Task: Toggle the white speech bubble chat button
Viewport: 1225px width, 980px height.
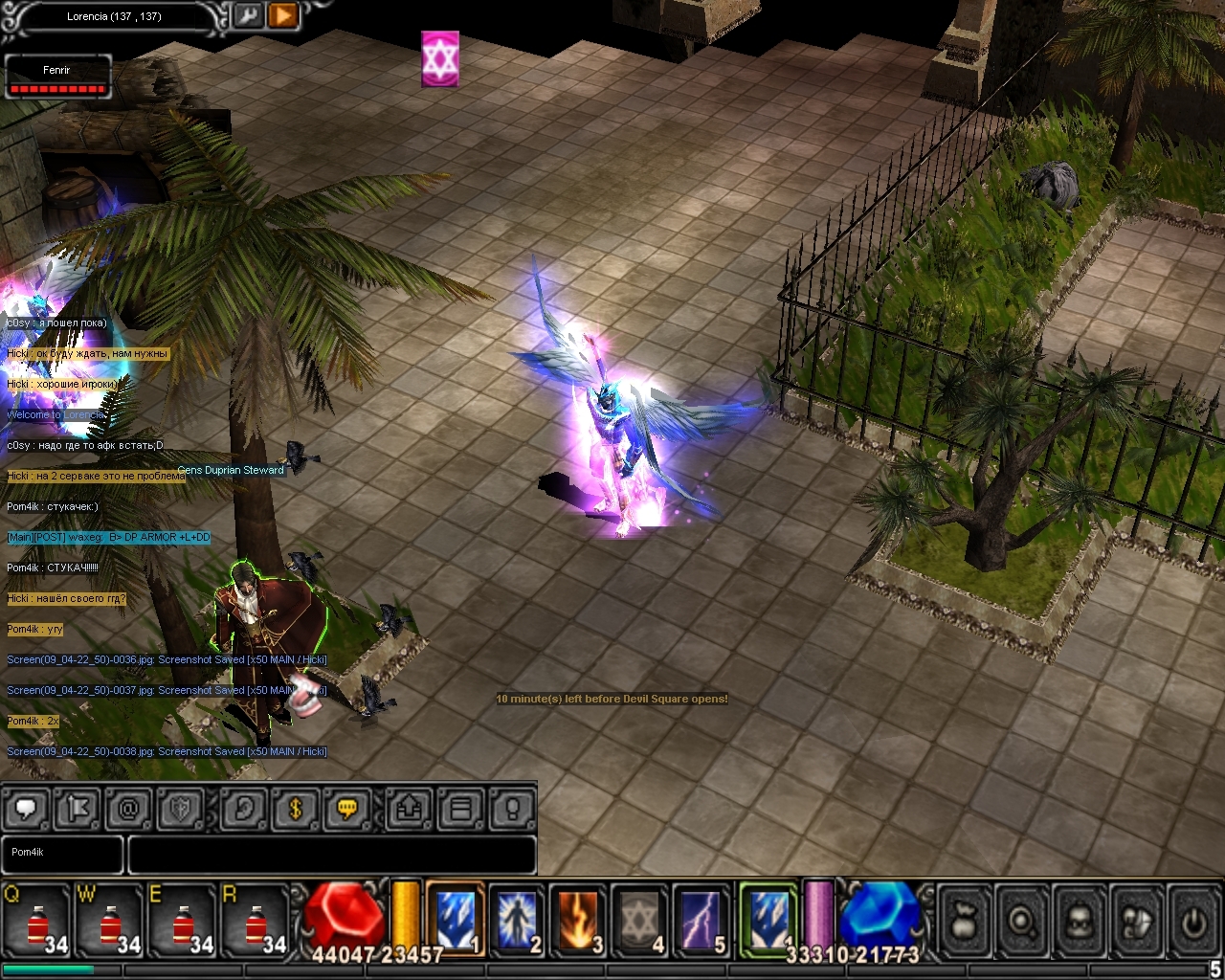Action: click(x=26, y=810)
